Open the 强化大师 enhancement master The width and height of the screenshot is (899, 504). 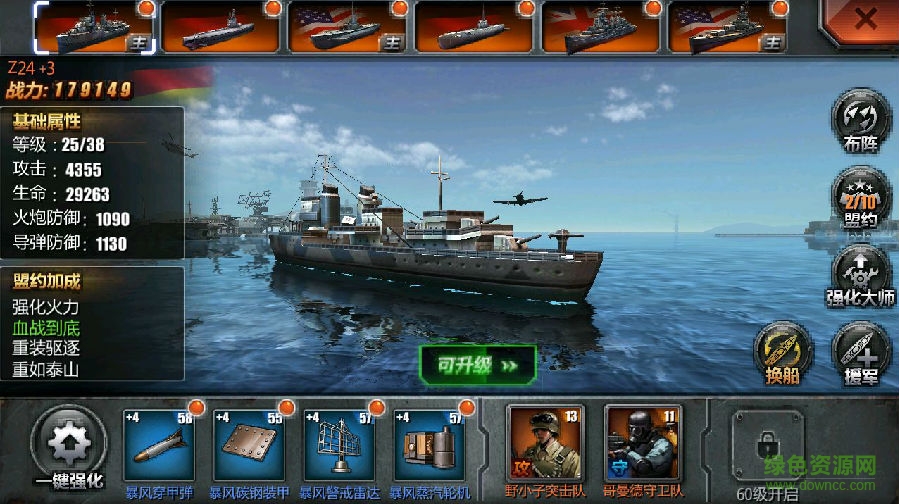click(x=860, y=274)
